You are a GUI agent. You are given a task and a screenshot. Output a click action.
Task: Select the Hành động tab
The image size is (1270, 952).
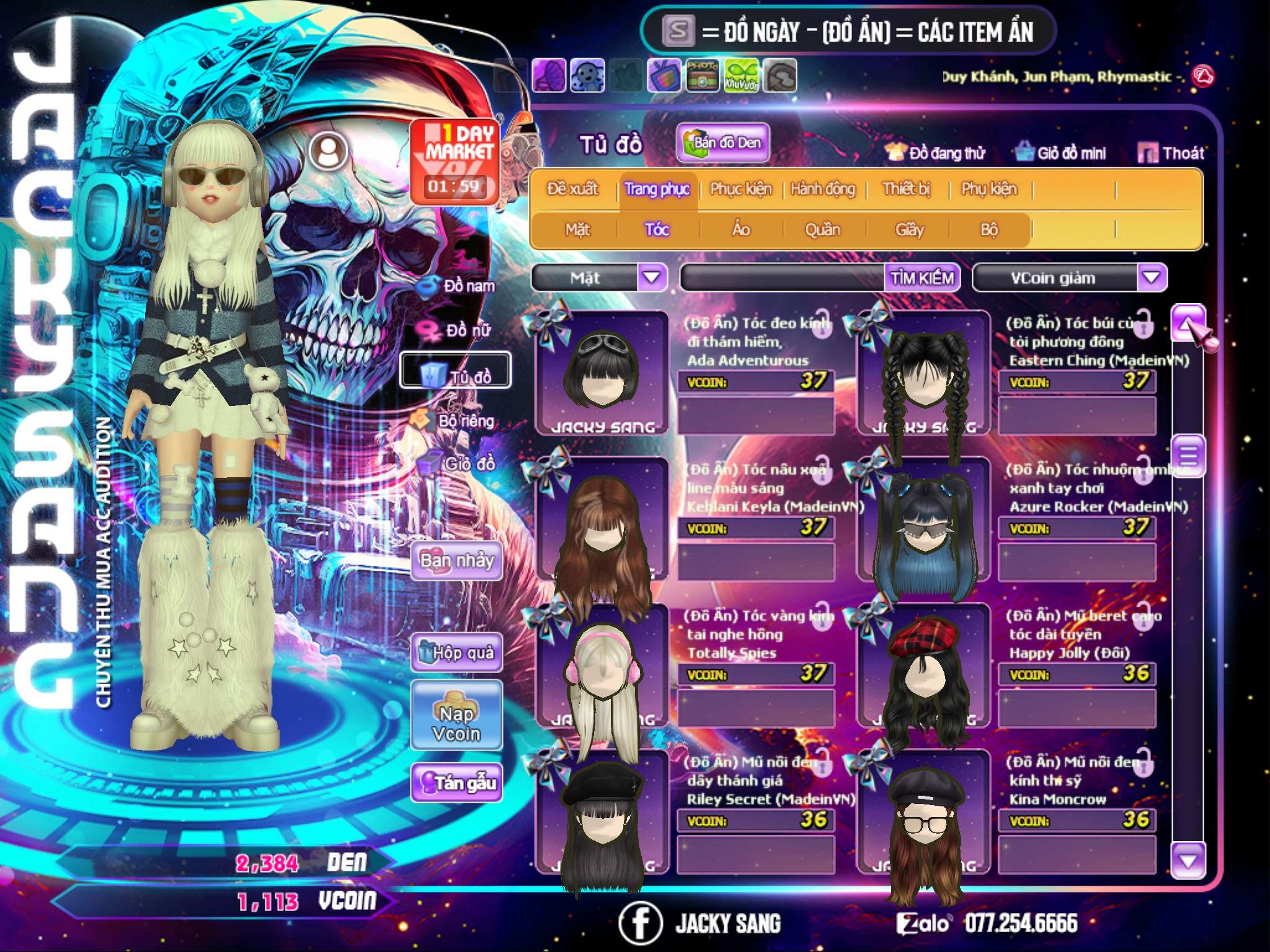click(822, 189)
